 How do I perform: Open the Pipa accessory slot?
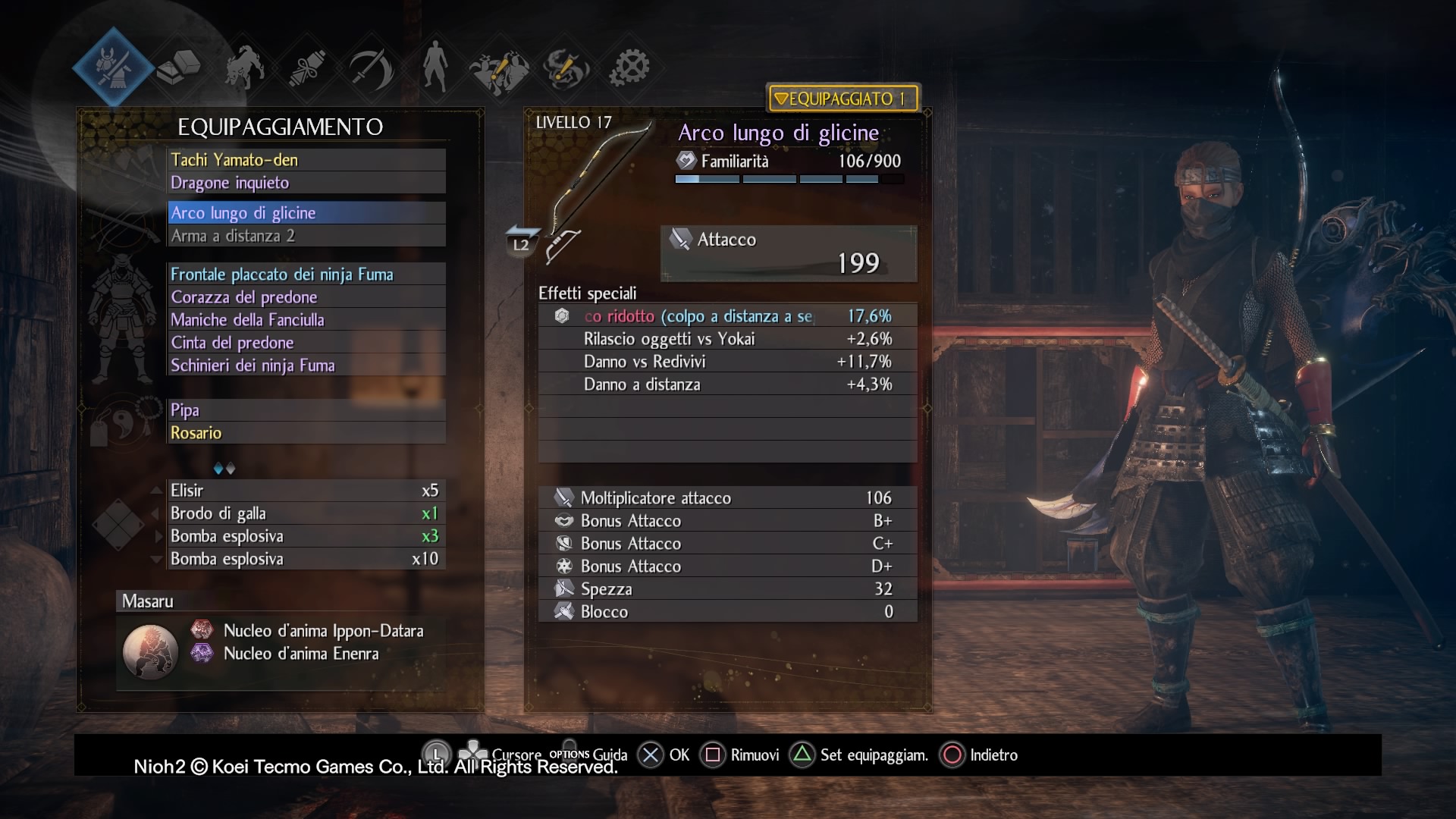coord(306,410)
